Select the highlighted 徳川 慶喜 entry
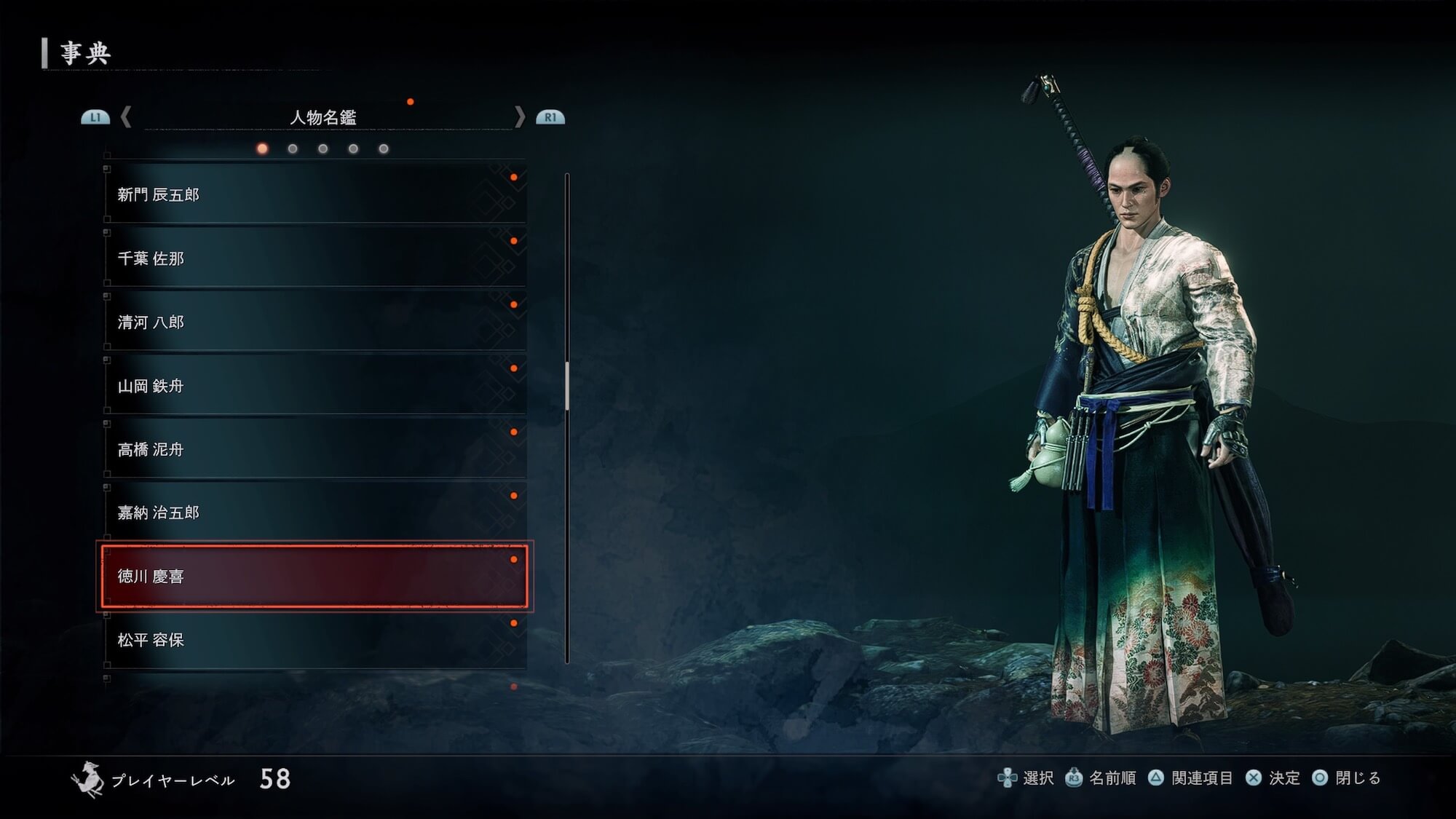The image size is (1456, 819). (314, 576)
